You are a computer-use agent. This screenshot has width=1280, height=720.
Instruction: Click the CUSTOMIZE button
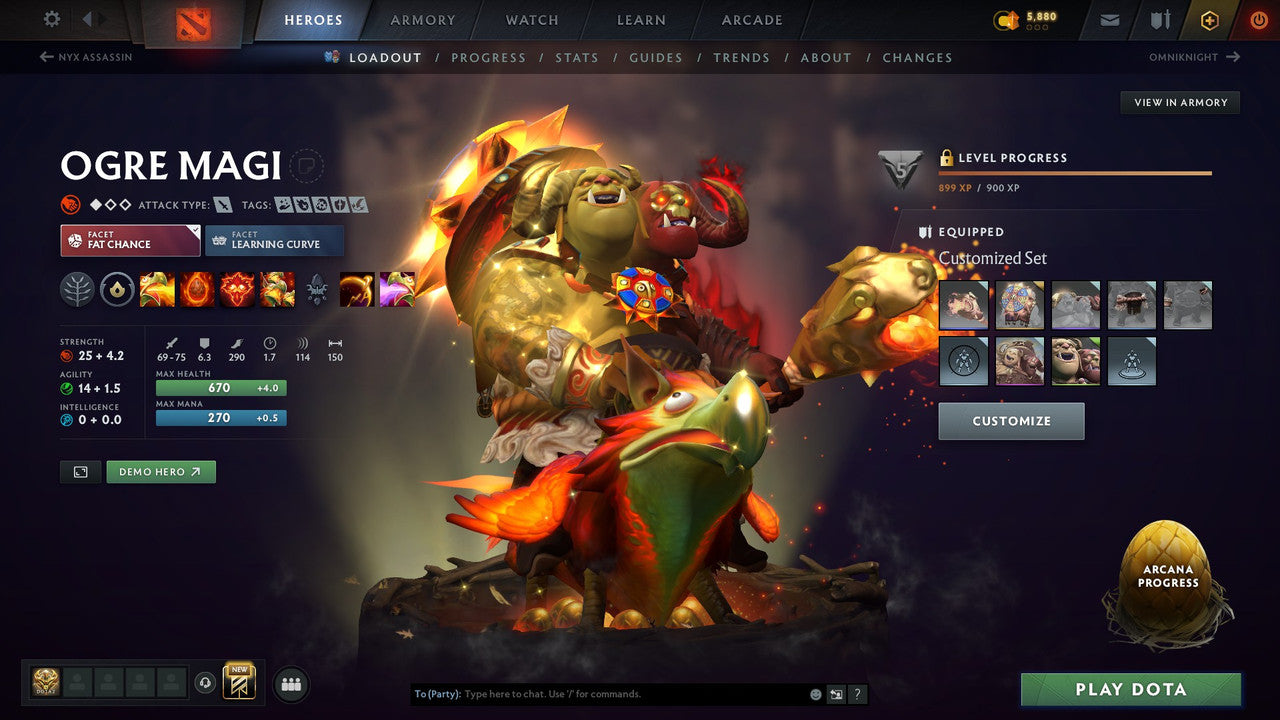(1011, 421)
